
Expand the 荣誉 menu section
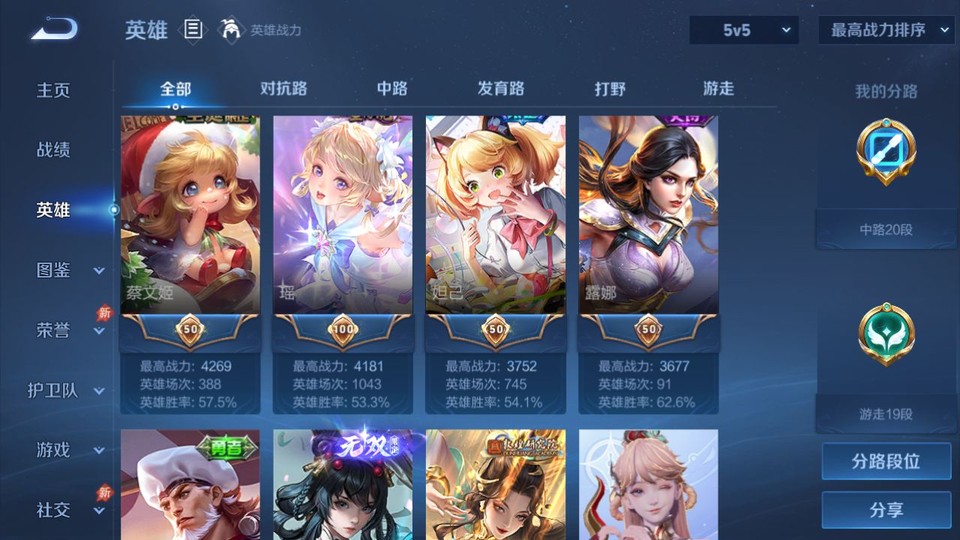click(x=70, y=330)
